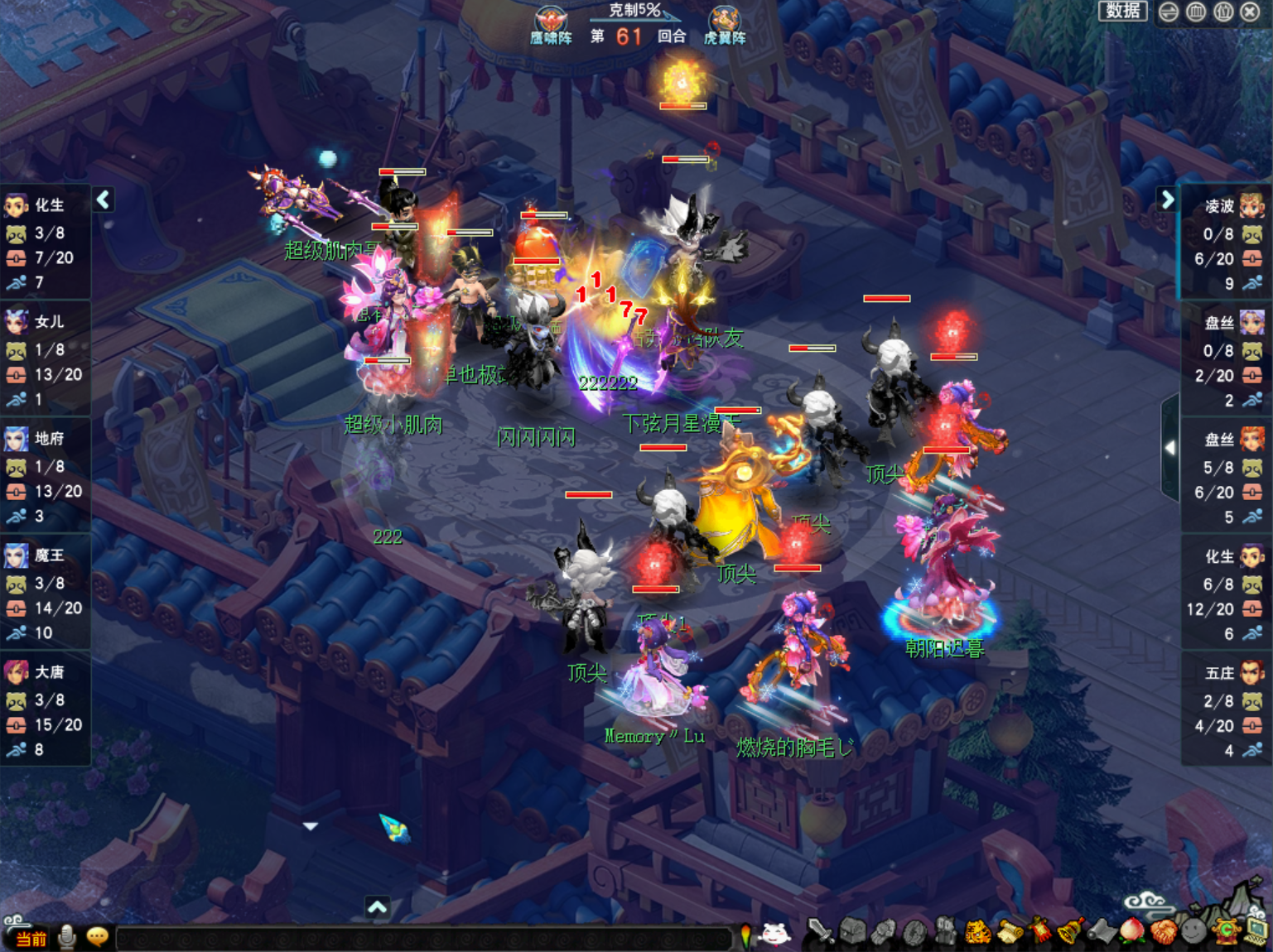
Task: Collapse the right team panel arrow
Action: pos(1167,200)
